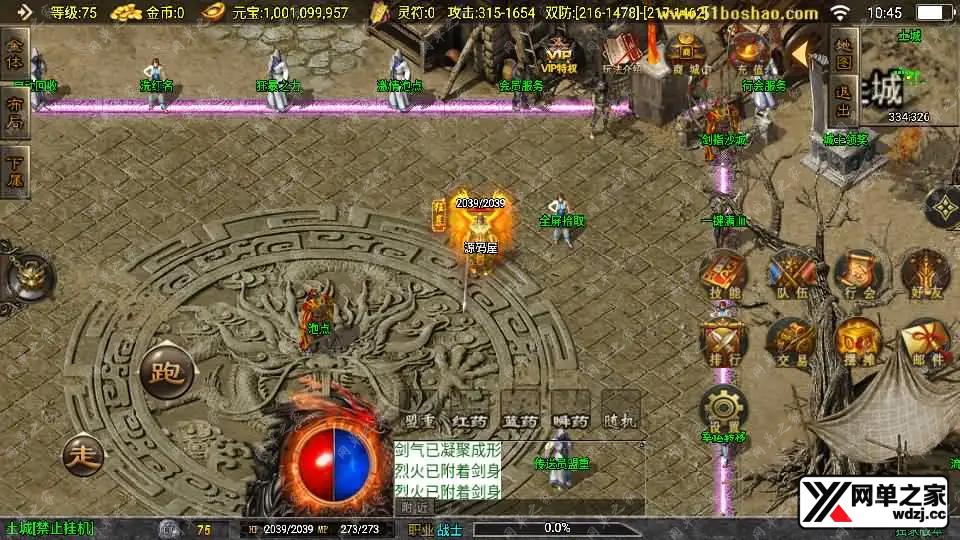Select the 红药 red potion slot
This screenshot has width=960, height=540.
tap(469, 412)
